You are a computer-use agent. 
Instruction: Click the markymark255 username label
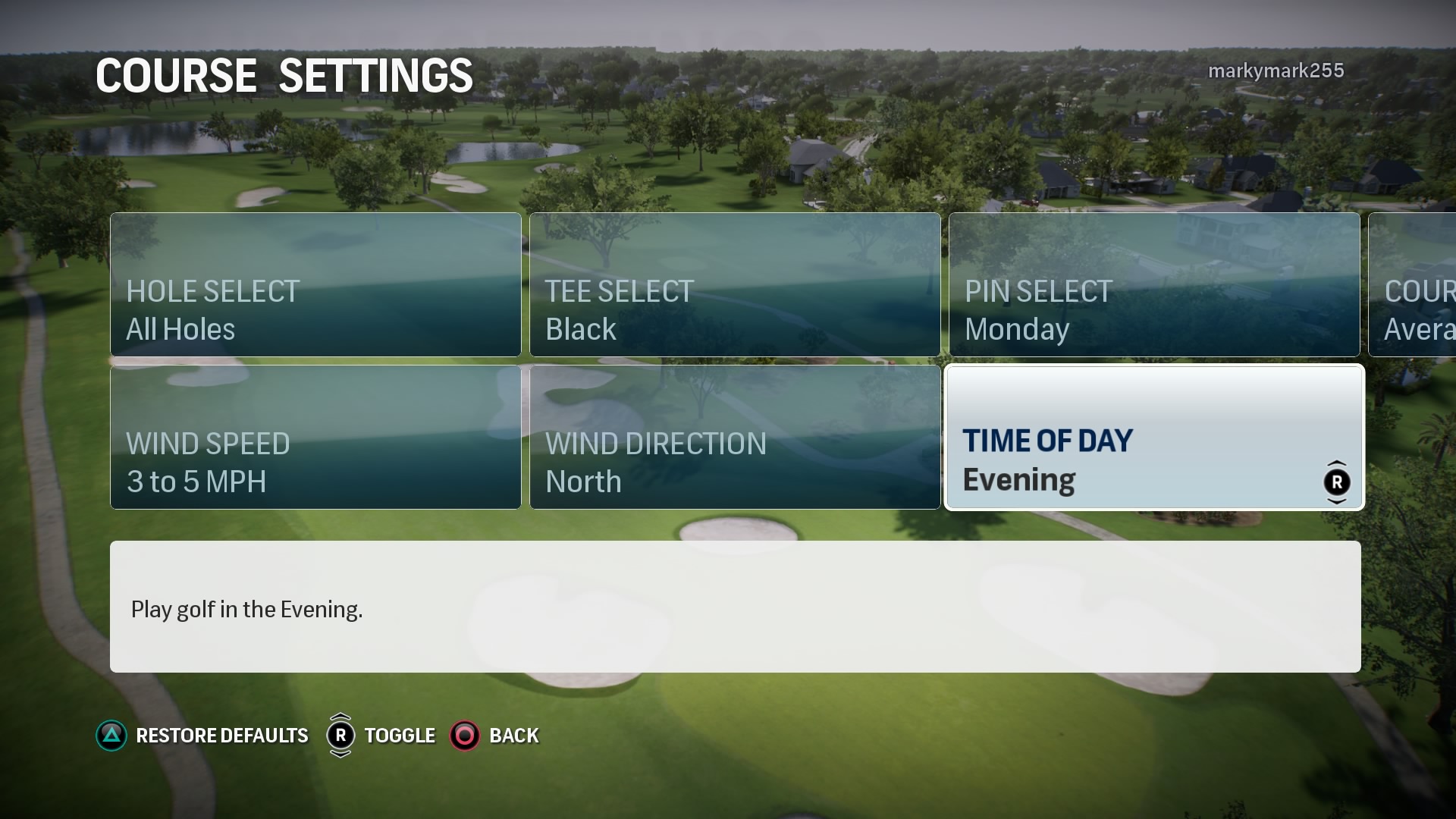point(1276,70)
